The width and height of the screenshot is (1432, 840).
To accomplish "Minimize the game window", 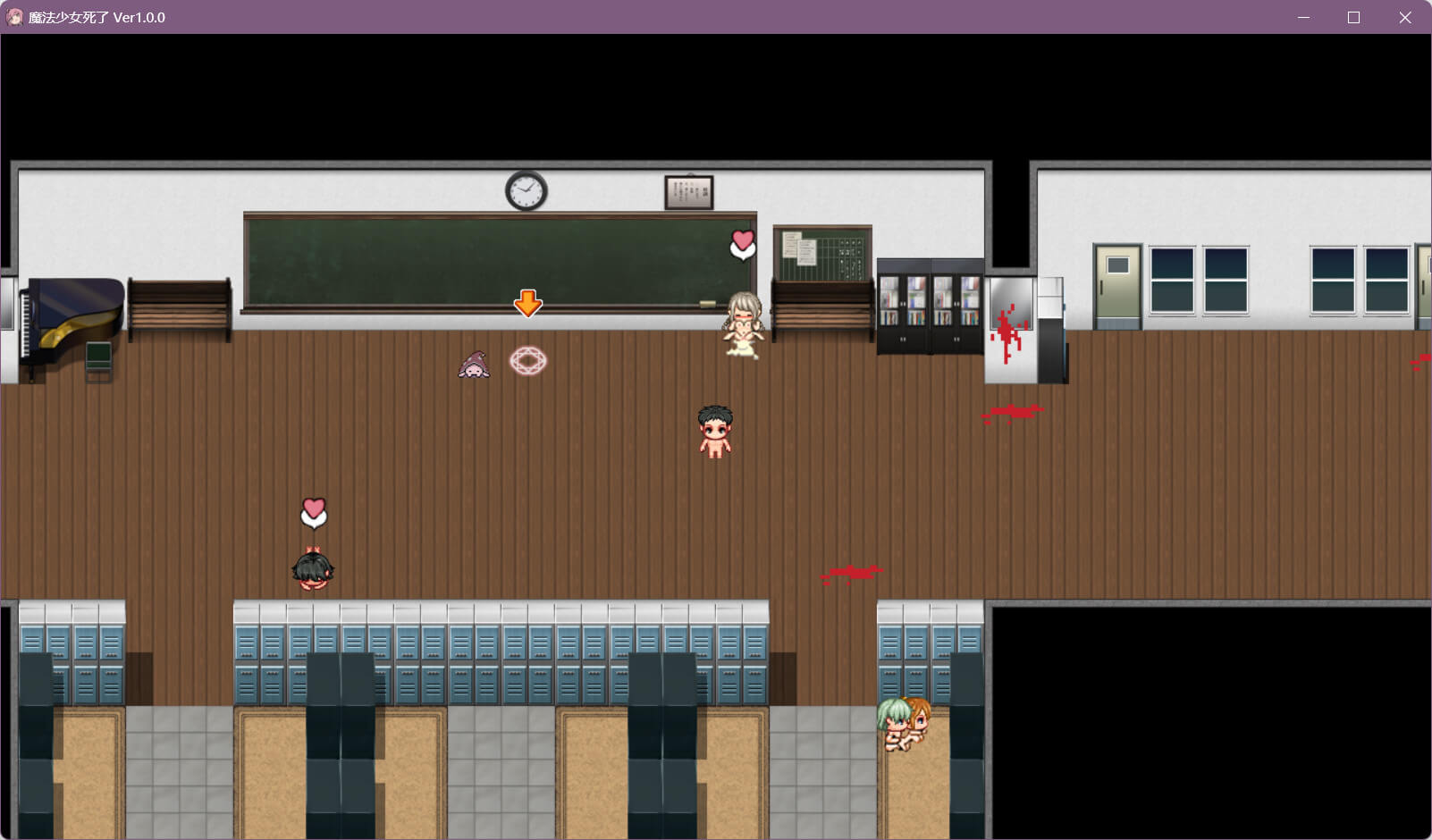I will [1303, 18].
